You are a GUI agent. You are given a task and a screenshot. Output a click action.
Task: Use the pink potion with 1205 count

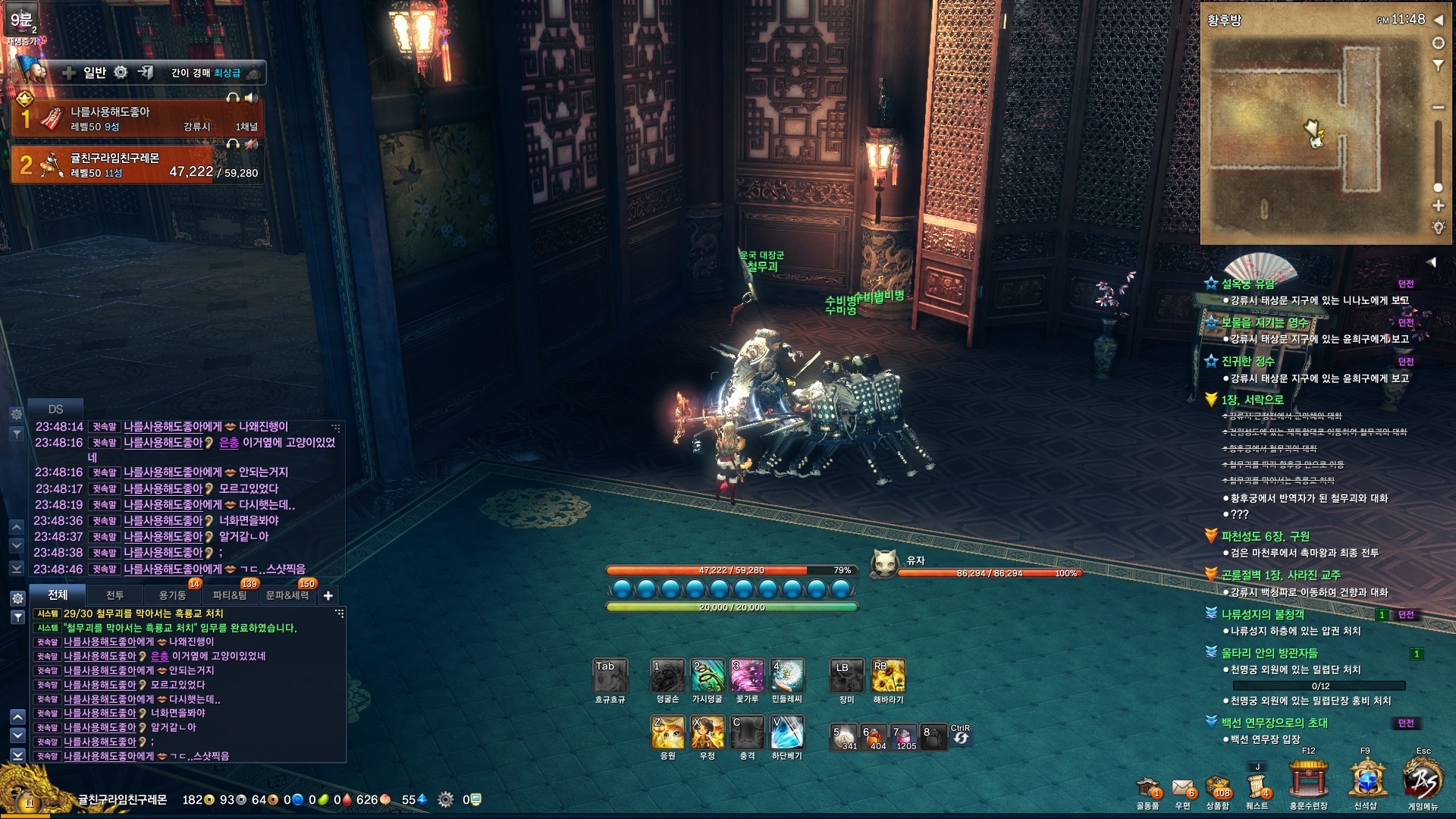(903, 737)
